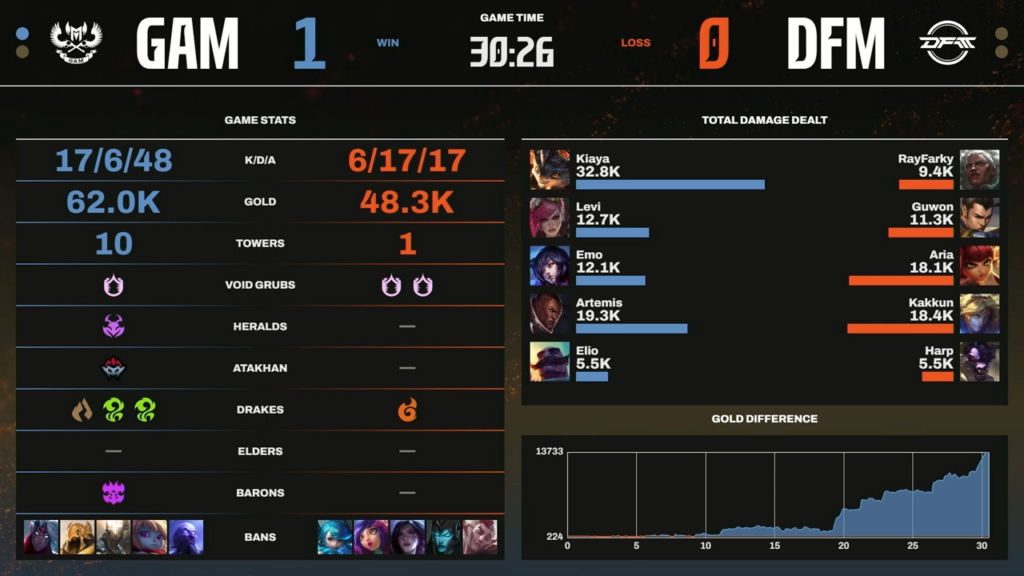Click GAM's purple Baron icon
Image resolution: width=1024 pixels, height=576 pixels.
113,493
